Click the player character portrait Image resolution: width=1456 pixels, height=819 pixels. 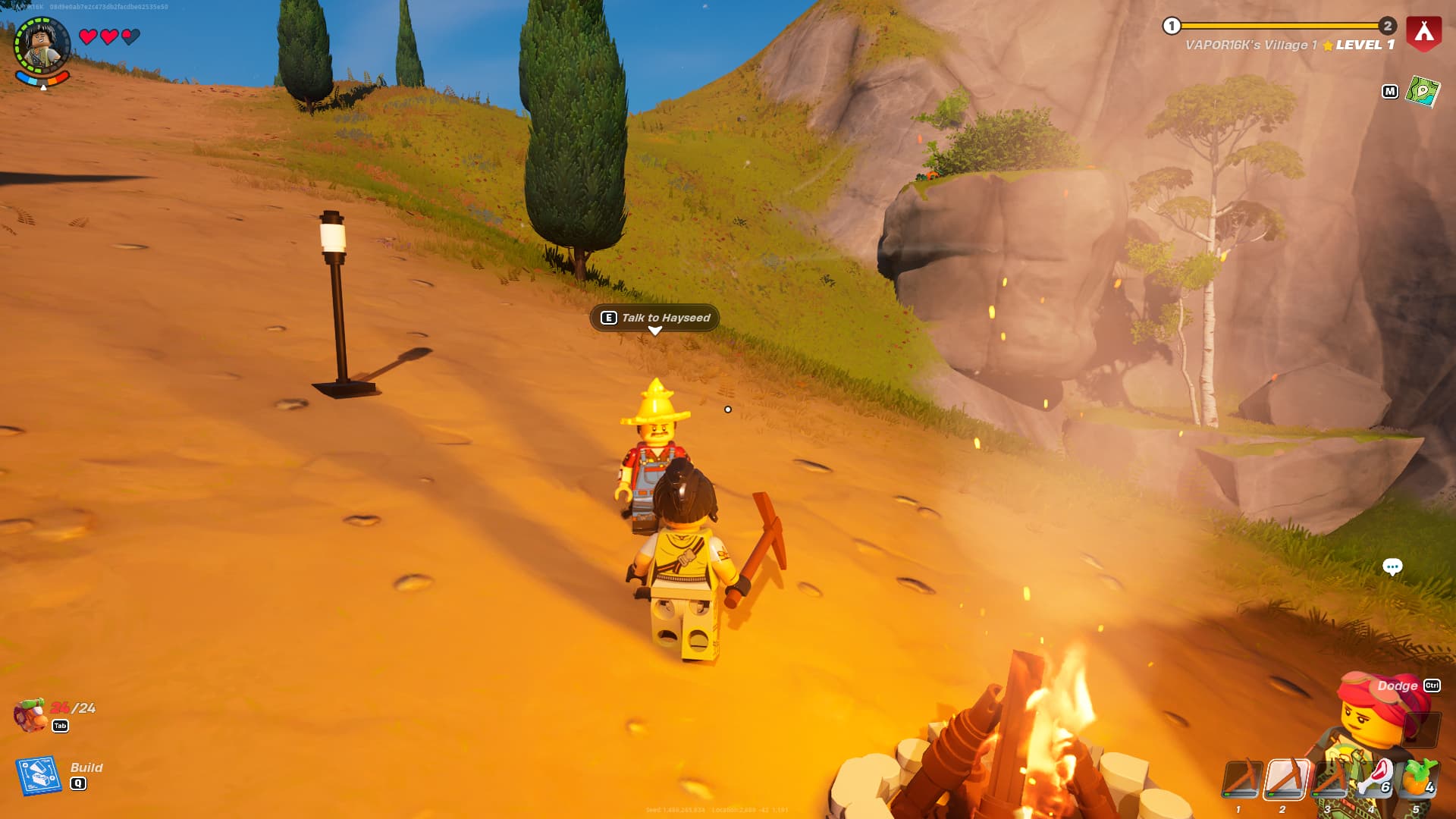42,45
